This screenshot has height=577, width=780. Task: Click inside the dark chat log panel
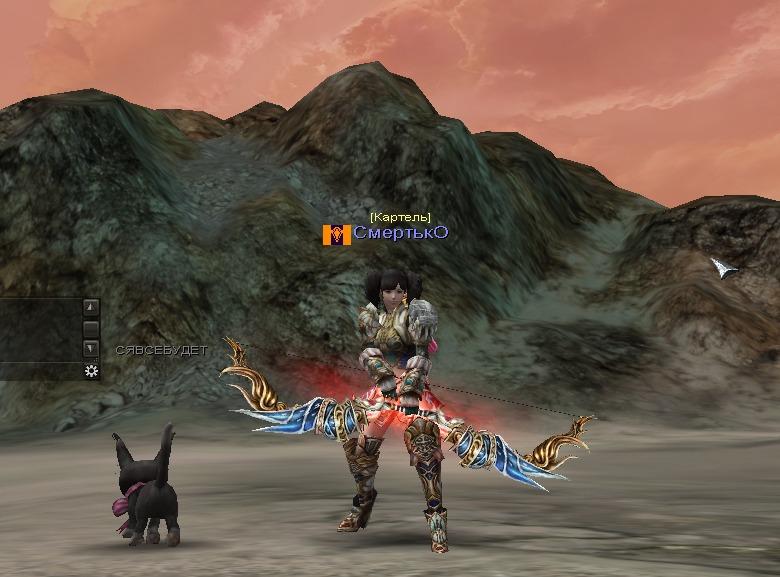(40, 330)
